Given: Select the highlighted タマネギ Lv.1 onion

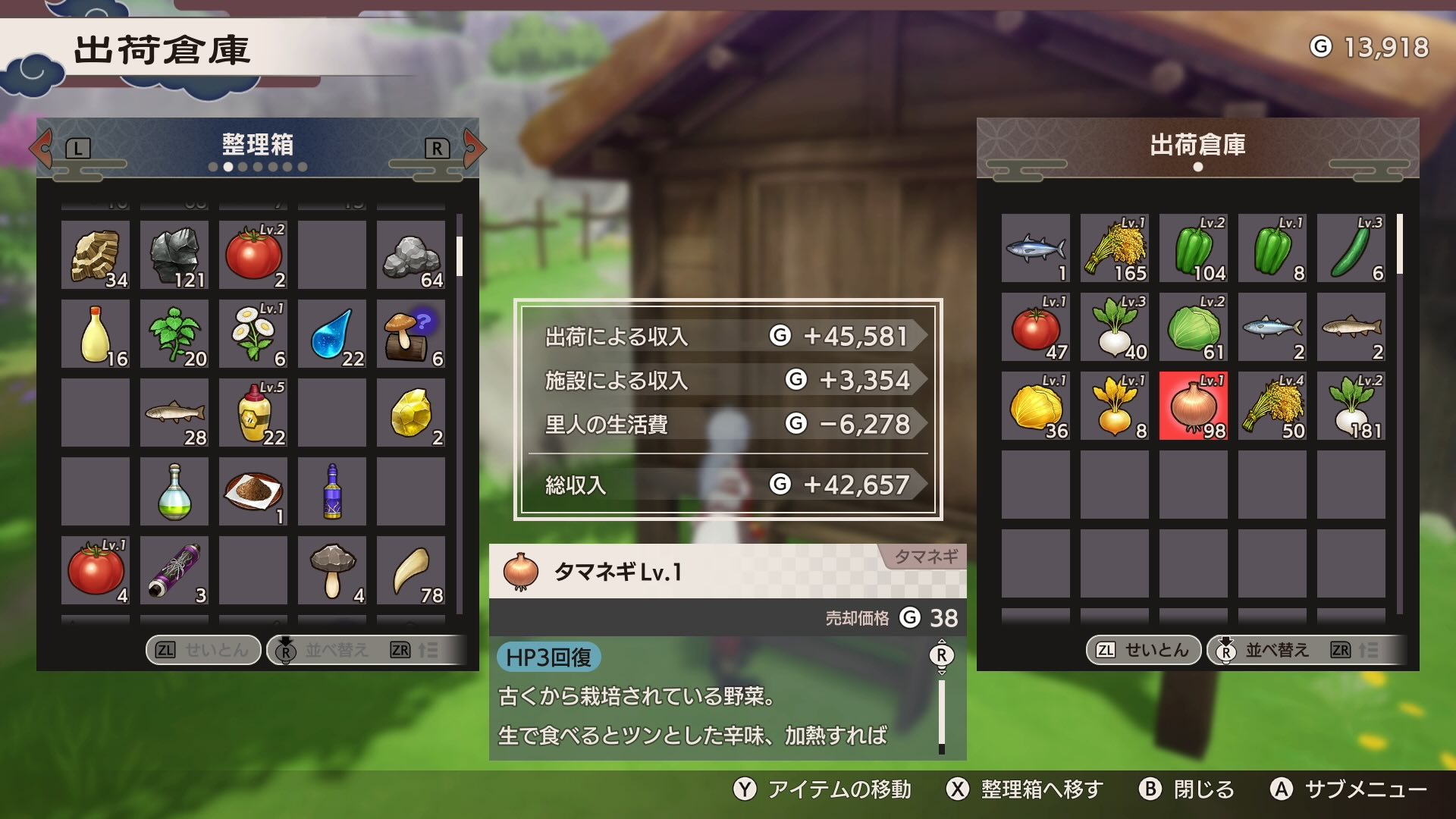Looking at the screenshot, I should click(1193, 406).
